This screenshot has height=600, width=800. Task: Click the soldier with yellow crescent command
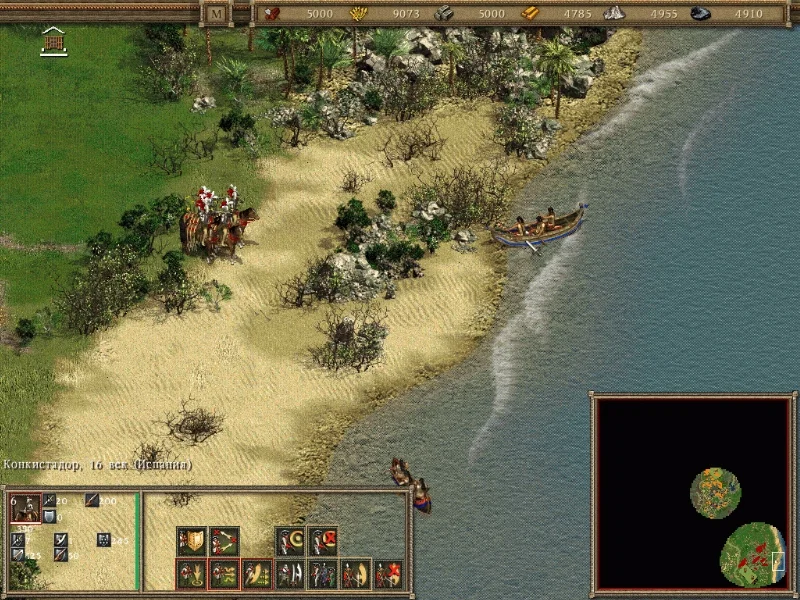(x=289, y=541)
